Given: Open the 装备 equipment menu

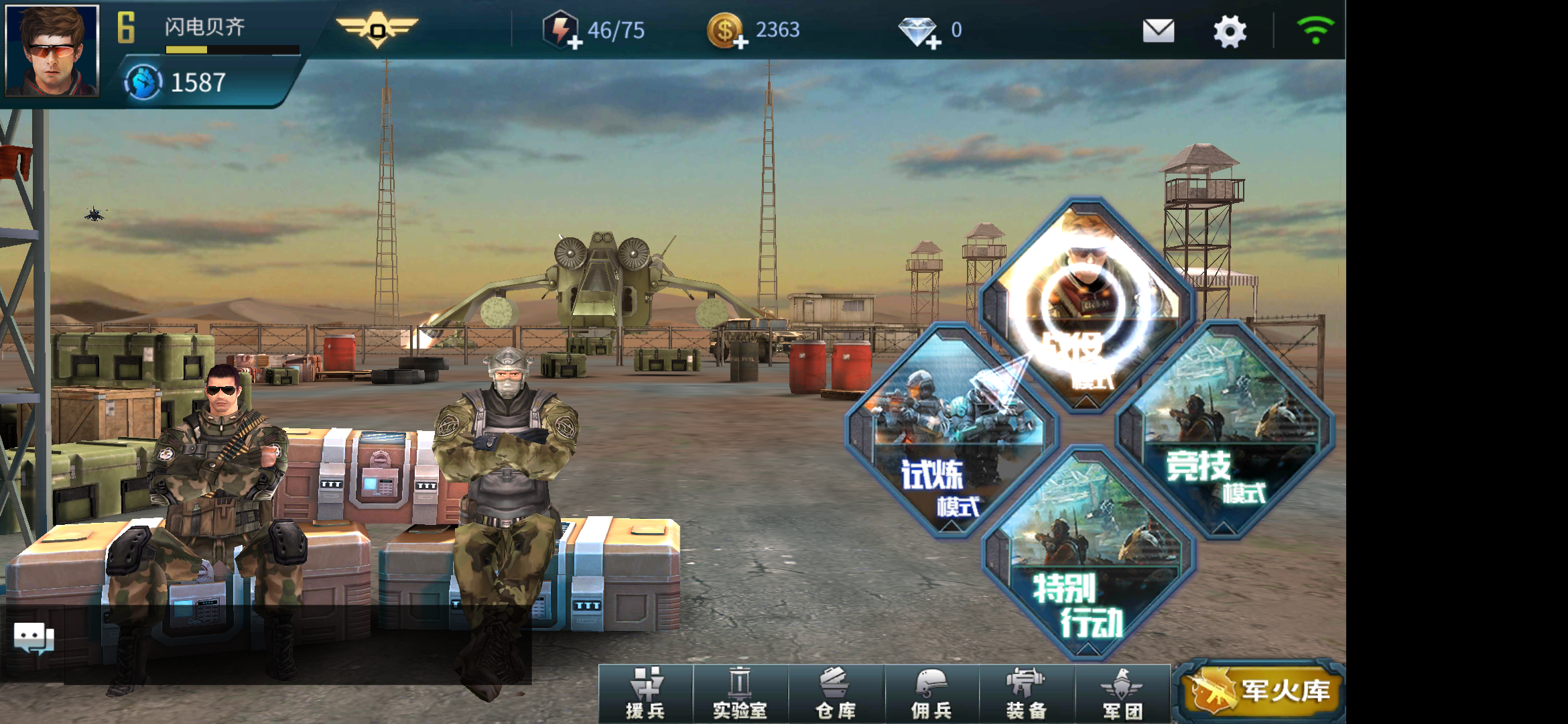Looking at the screenshot, I should (1026, 694).
